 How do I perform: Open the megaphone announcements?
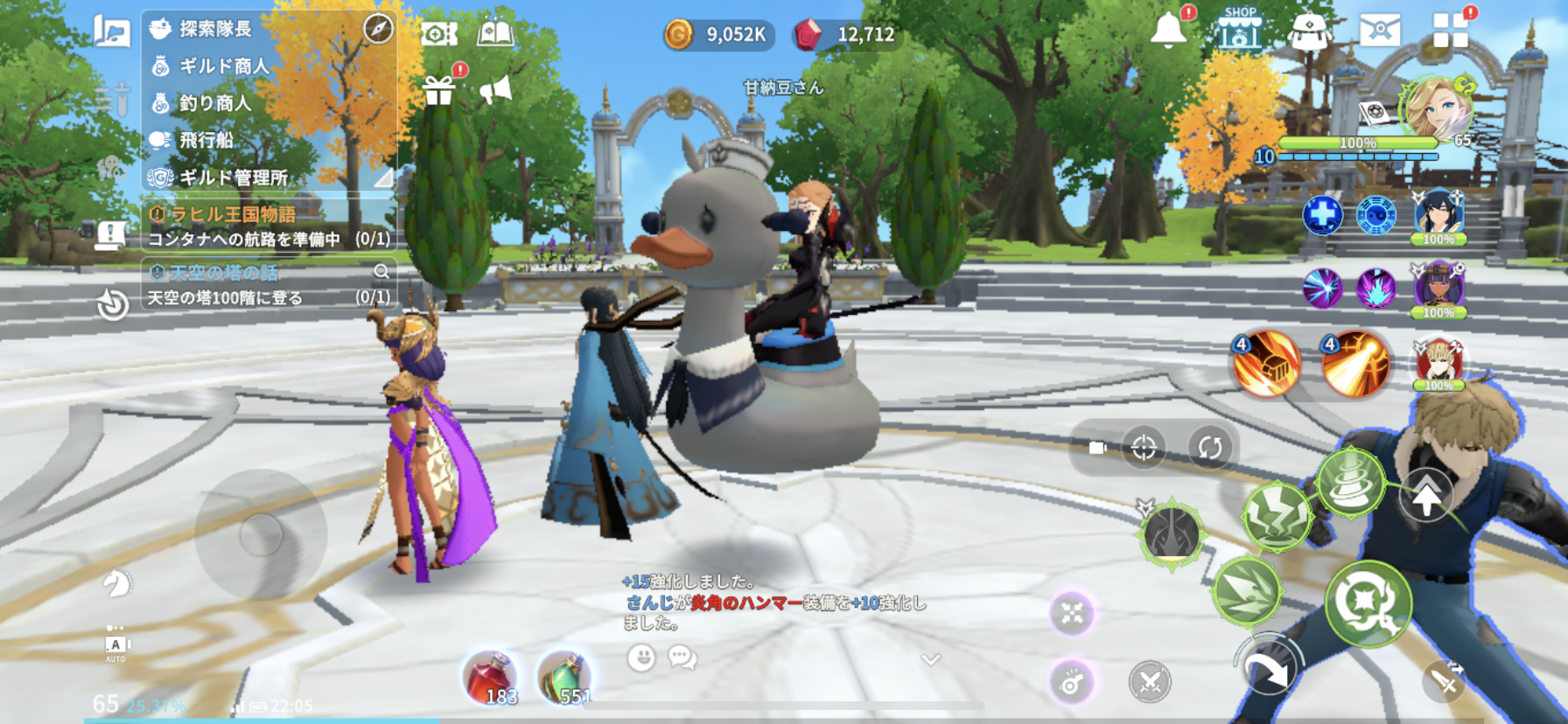click(x=495, y=89)
